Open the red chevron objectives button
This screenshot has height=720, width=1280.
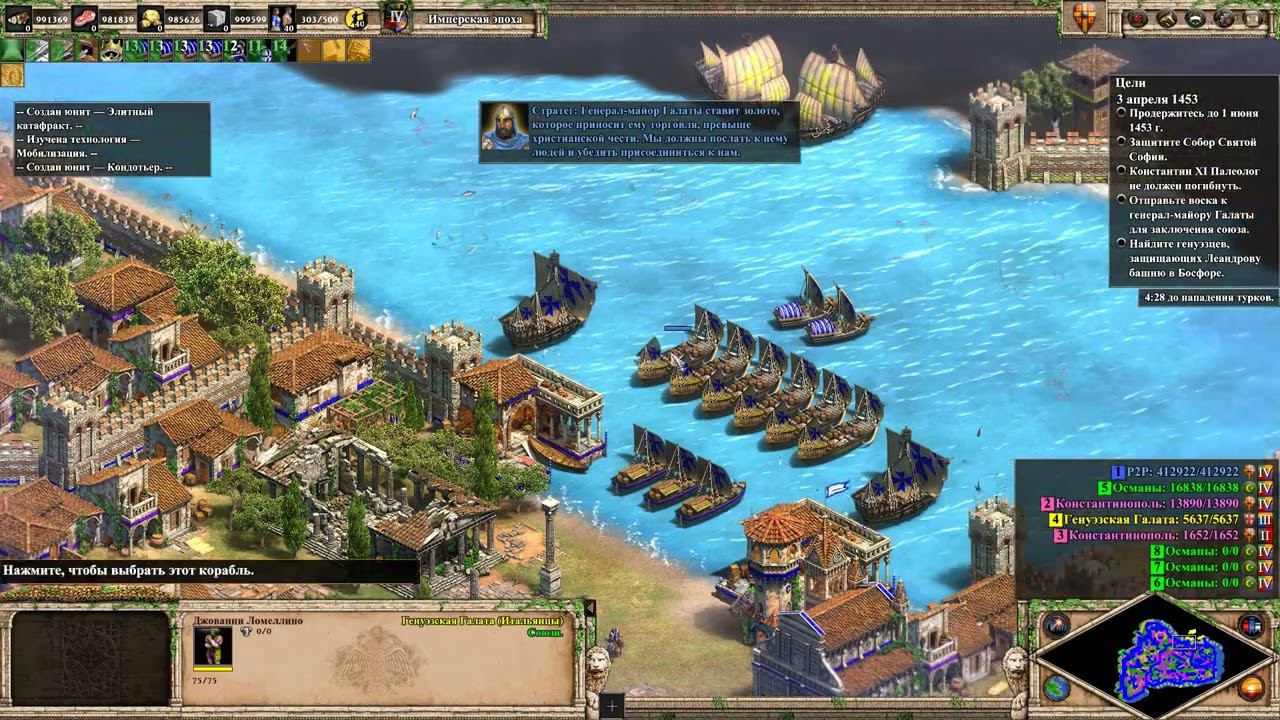coord(1137,18)
